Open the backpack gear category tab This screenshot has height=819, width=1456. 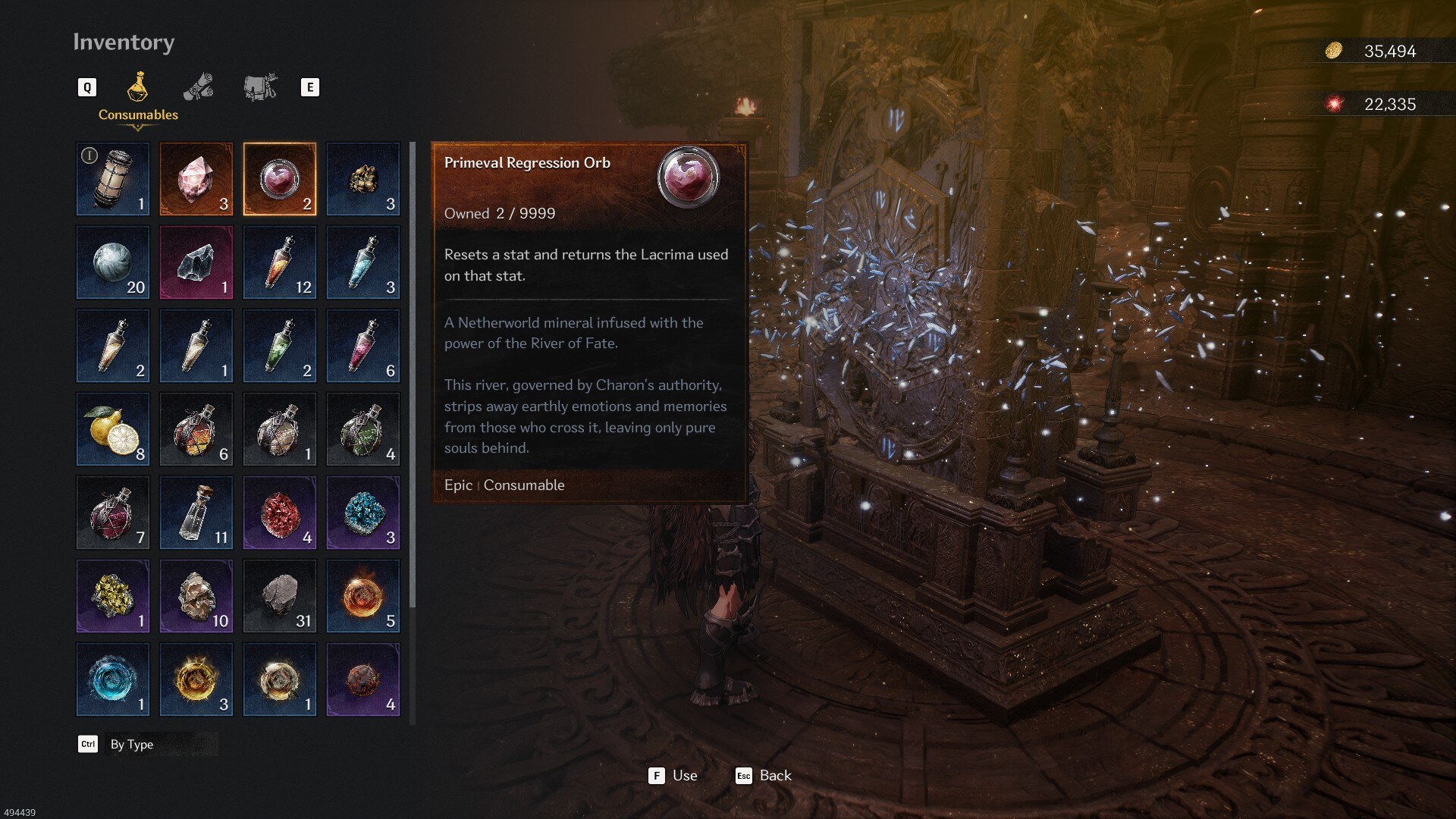pos(260,87)
